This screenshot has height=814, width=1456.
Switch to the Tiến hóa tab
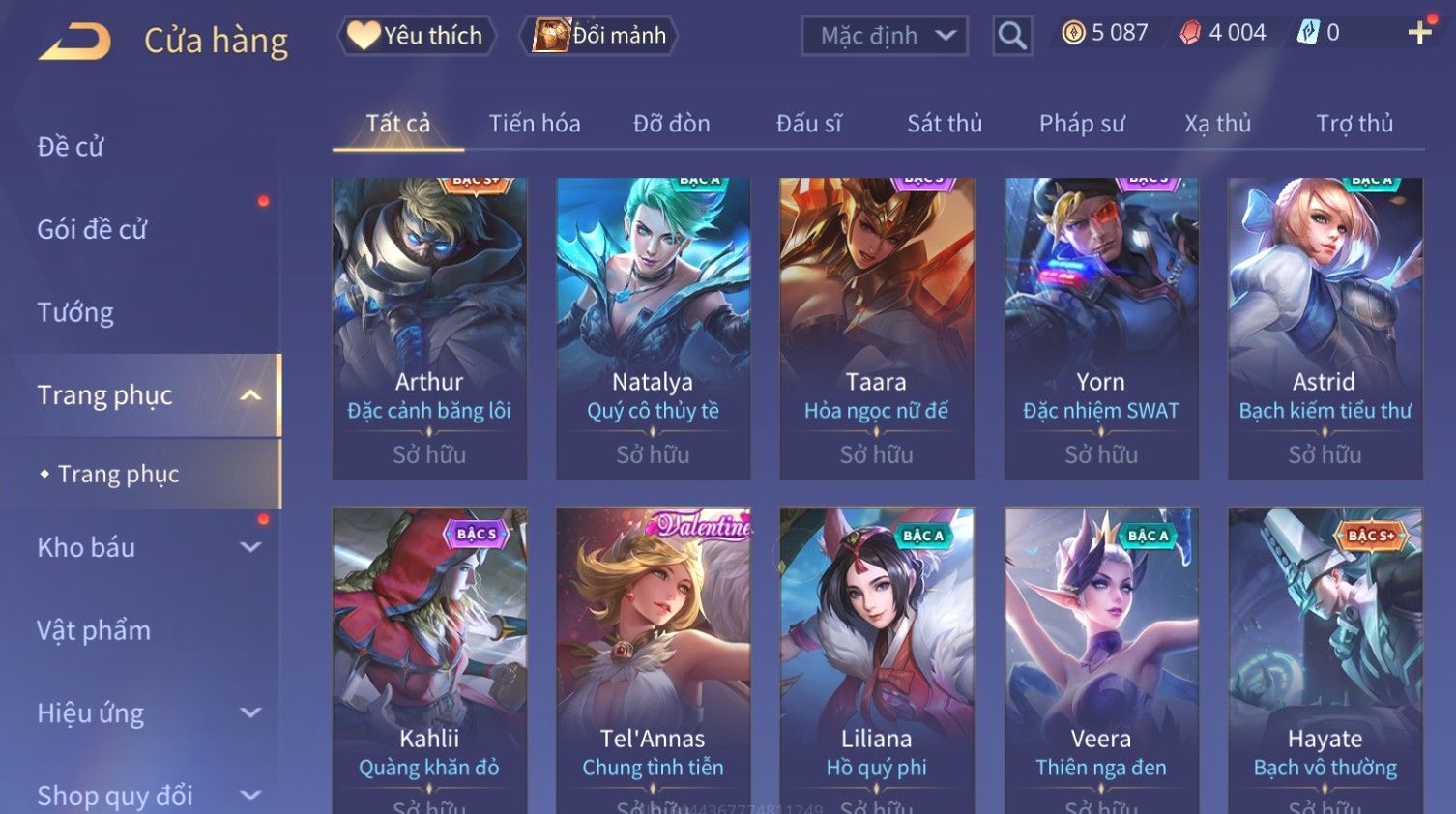[x=534, y=124]
